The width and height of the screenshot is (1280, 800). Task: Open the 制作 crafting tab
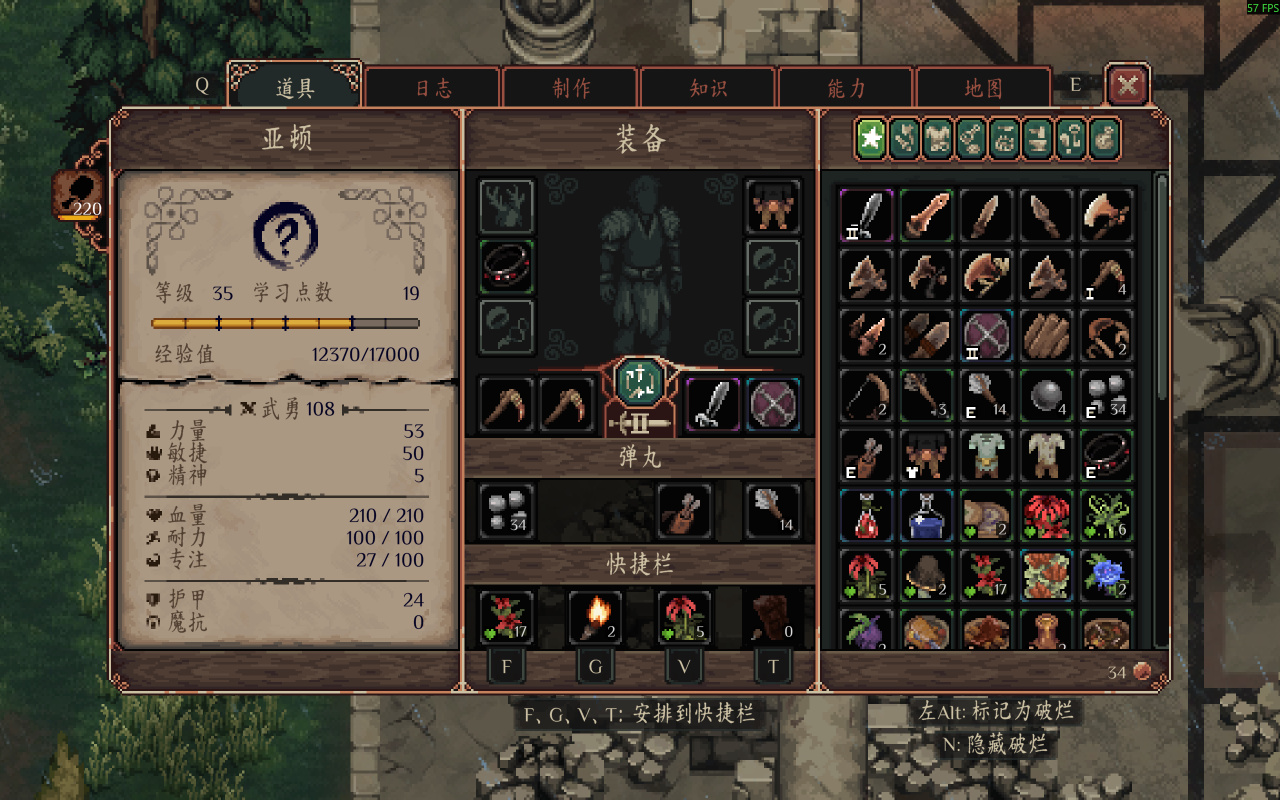coord(570,87)
